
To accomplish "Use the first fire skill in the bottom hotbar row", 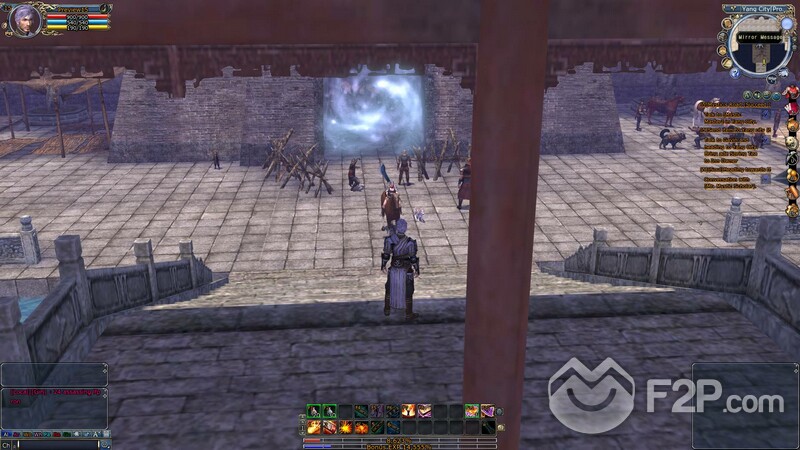I will pos(313,428).
